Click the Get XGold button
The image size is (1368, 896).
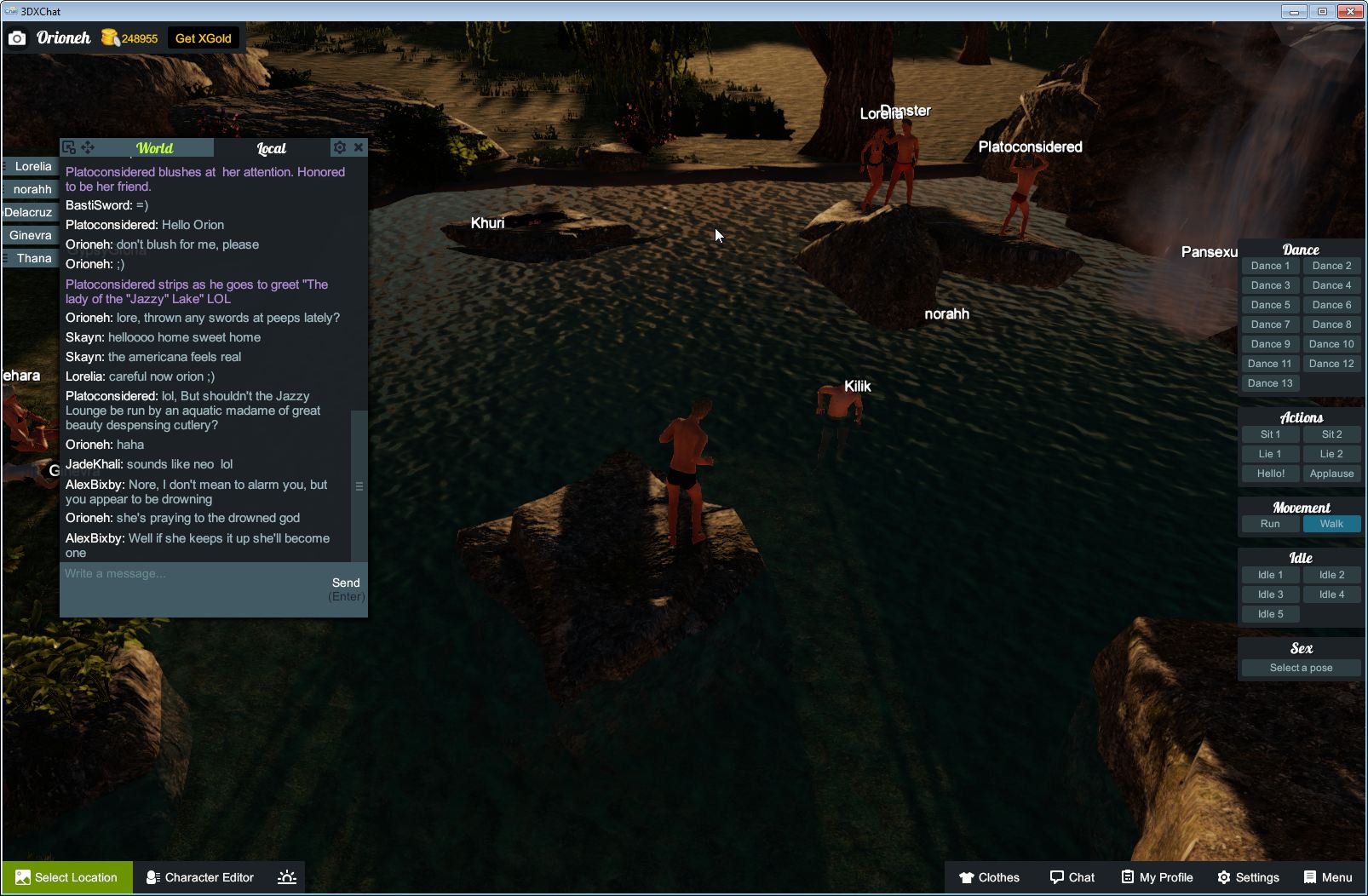click(x=203, y=37)
